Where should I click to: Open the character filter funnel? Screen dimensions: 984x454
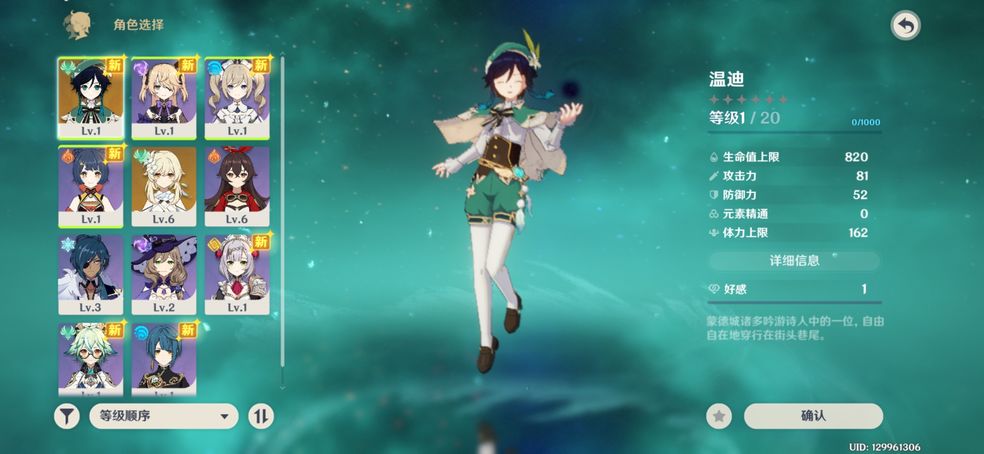[x=67, y=416]
